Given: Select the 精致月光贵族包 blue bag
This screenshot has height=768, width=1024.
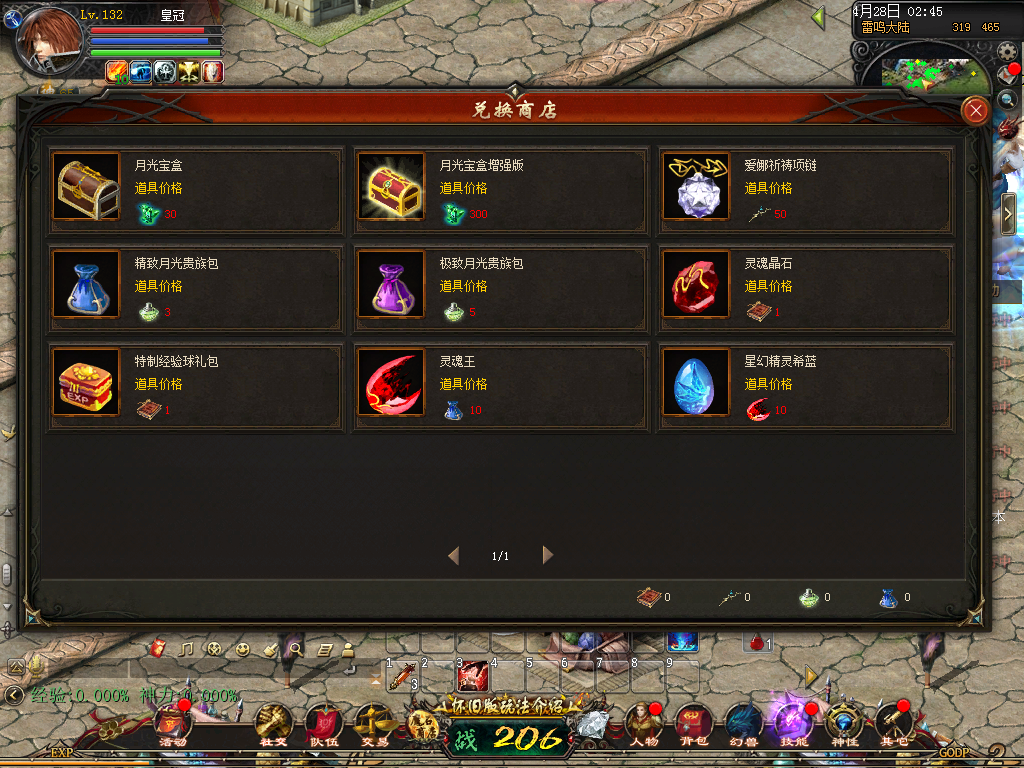Looking at the screenshot, I should [x=87, y=285].
